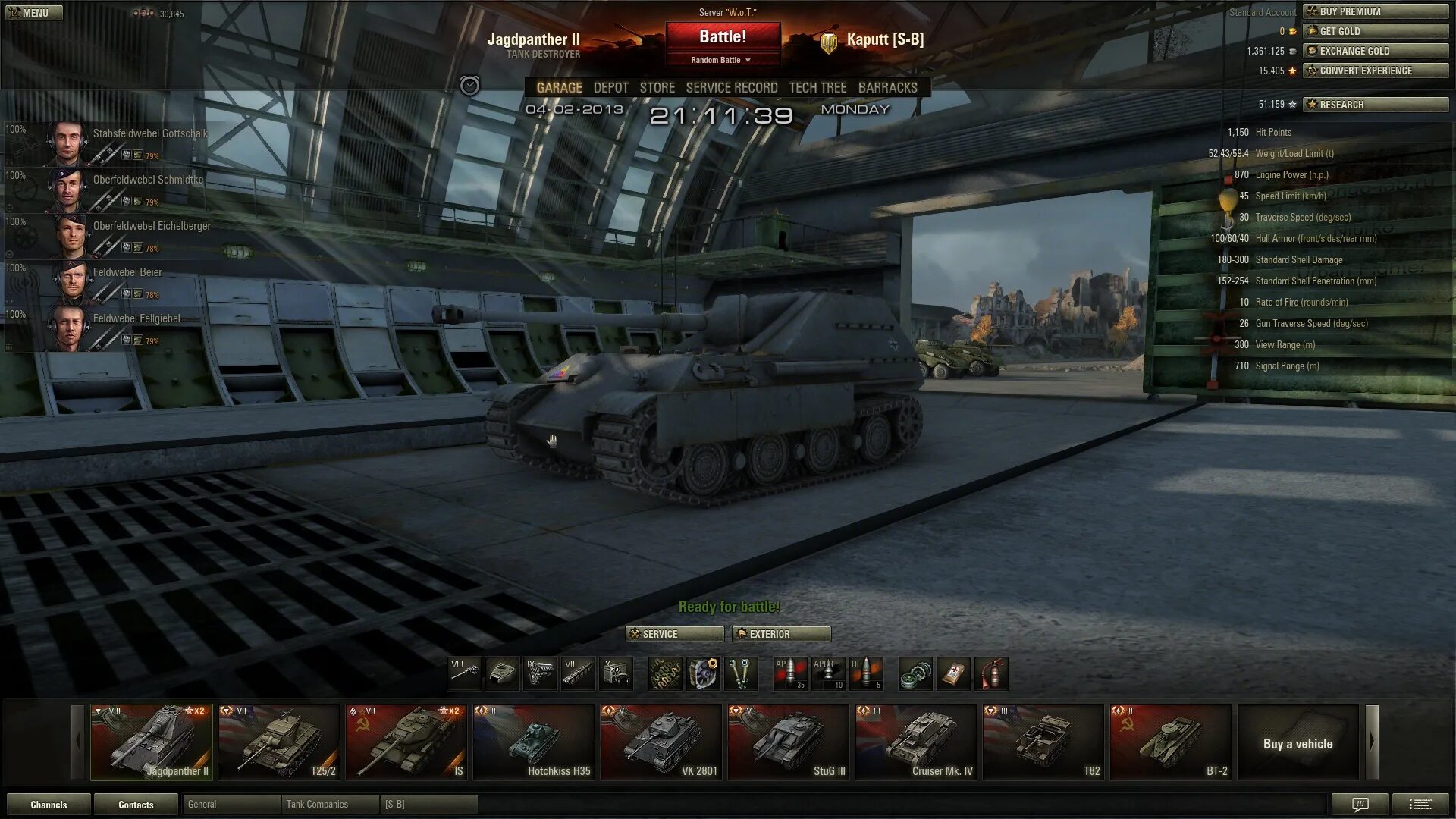This screenshot has height=819, width=1456.
Task: Start the battle with the Battle! button
Action: point(723,36)
